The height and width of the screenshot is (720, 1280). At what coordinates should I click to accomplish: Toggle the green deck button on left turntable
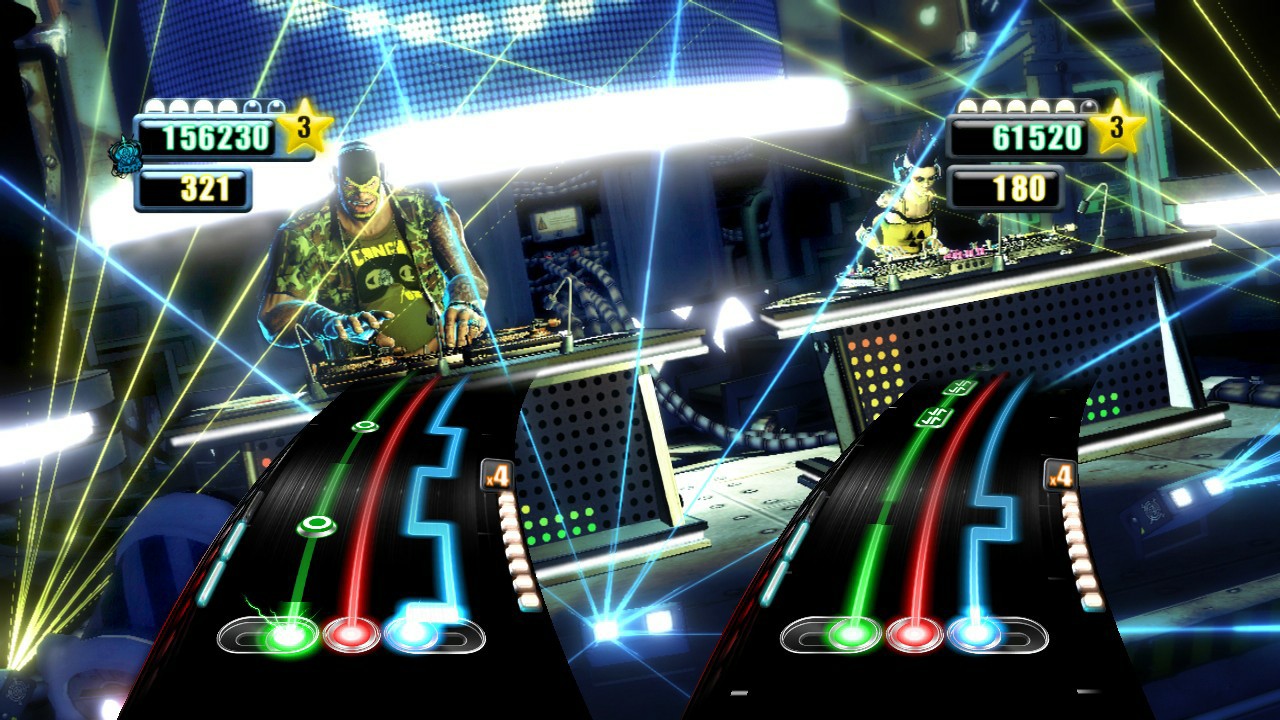[x=288, y=635]
